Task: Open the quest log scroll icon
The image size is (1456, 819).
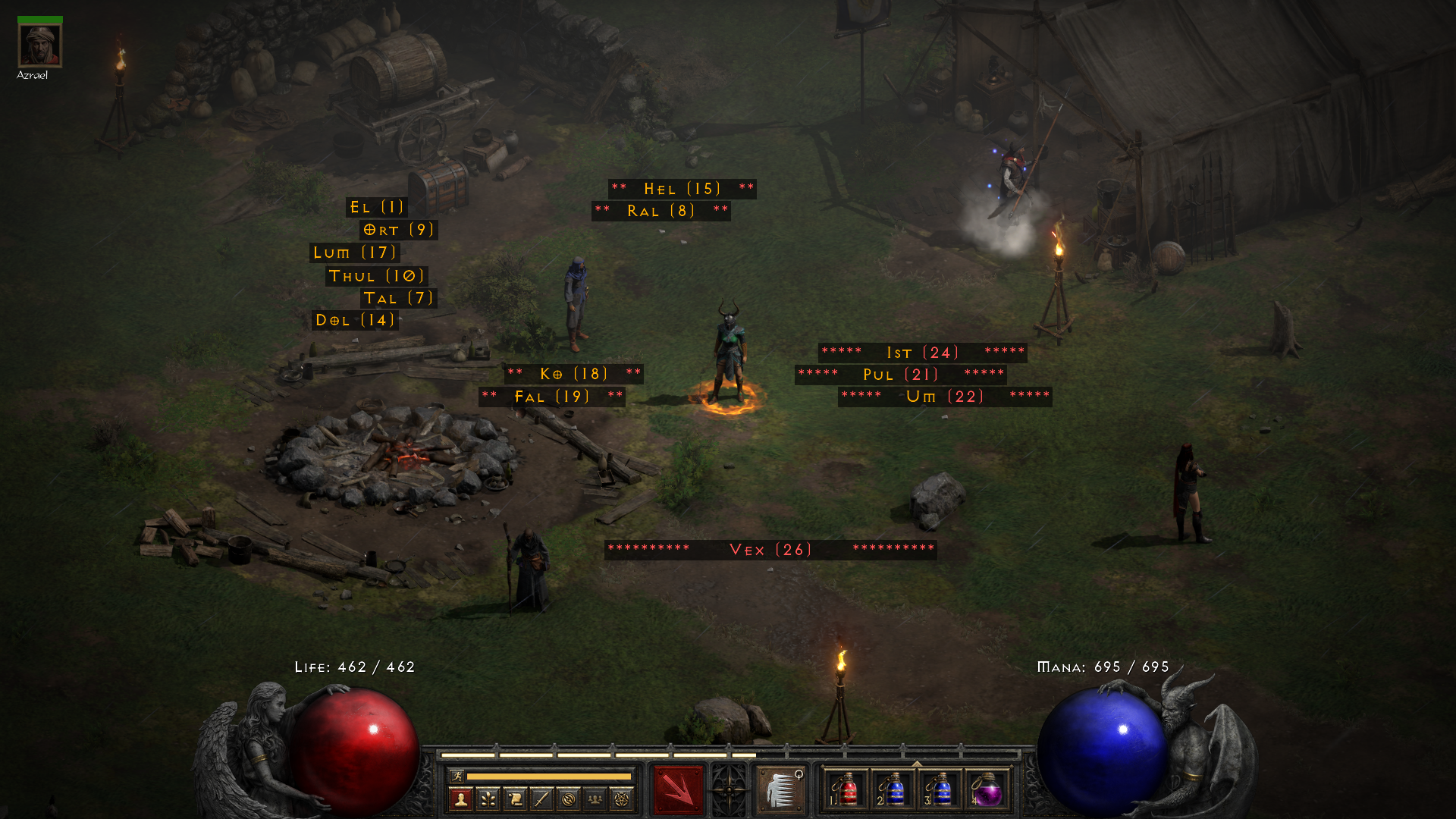Action: click(x=515, y=799)
